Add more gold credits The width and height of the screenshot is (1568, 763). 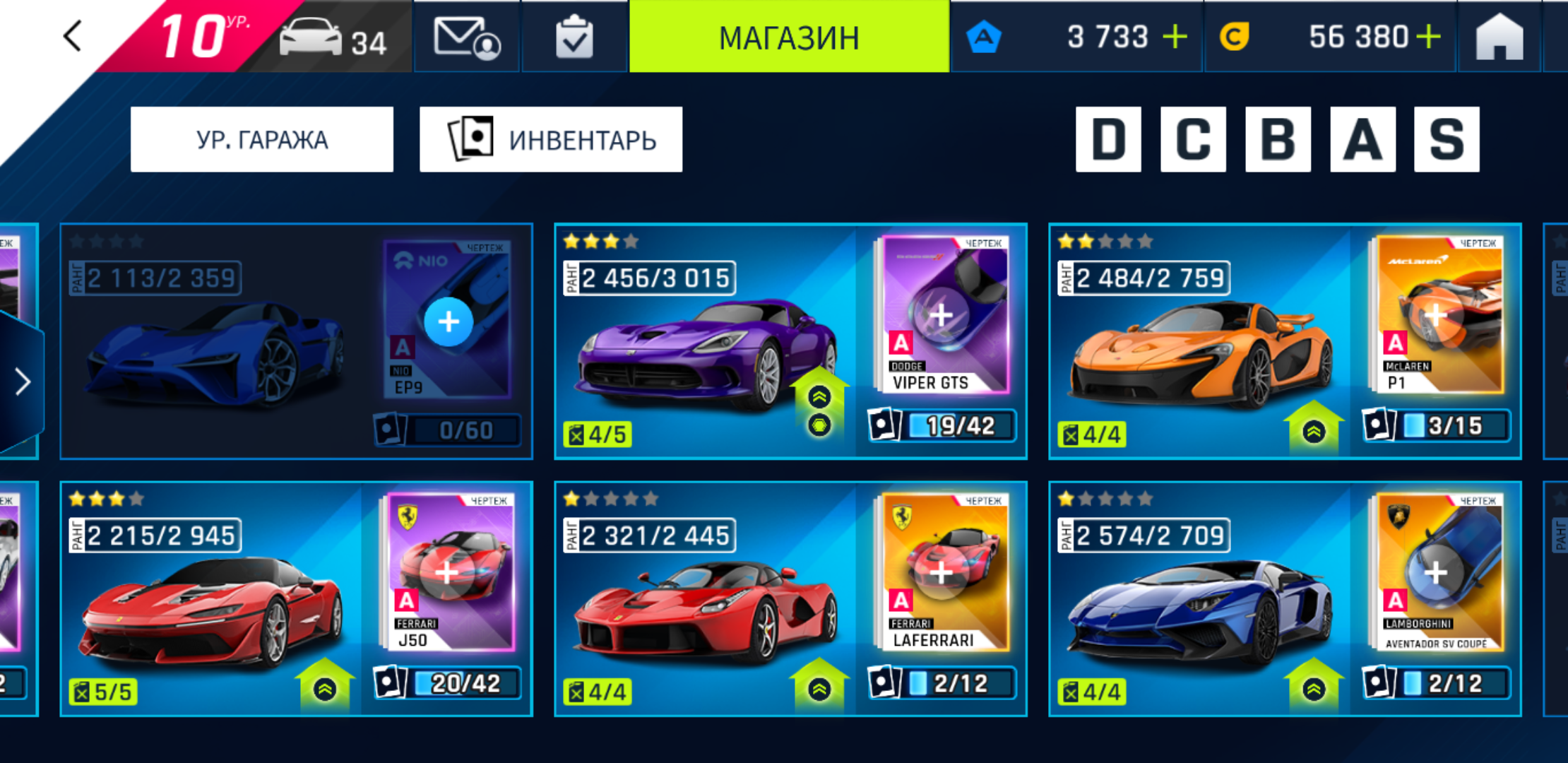(1428, 37)
